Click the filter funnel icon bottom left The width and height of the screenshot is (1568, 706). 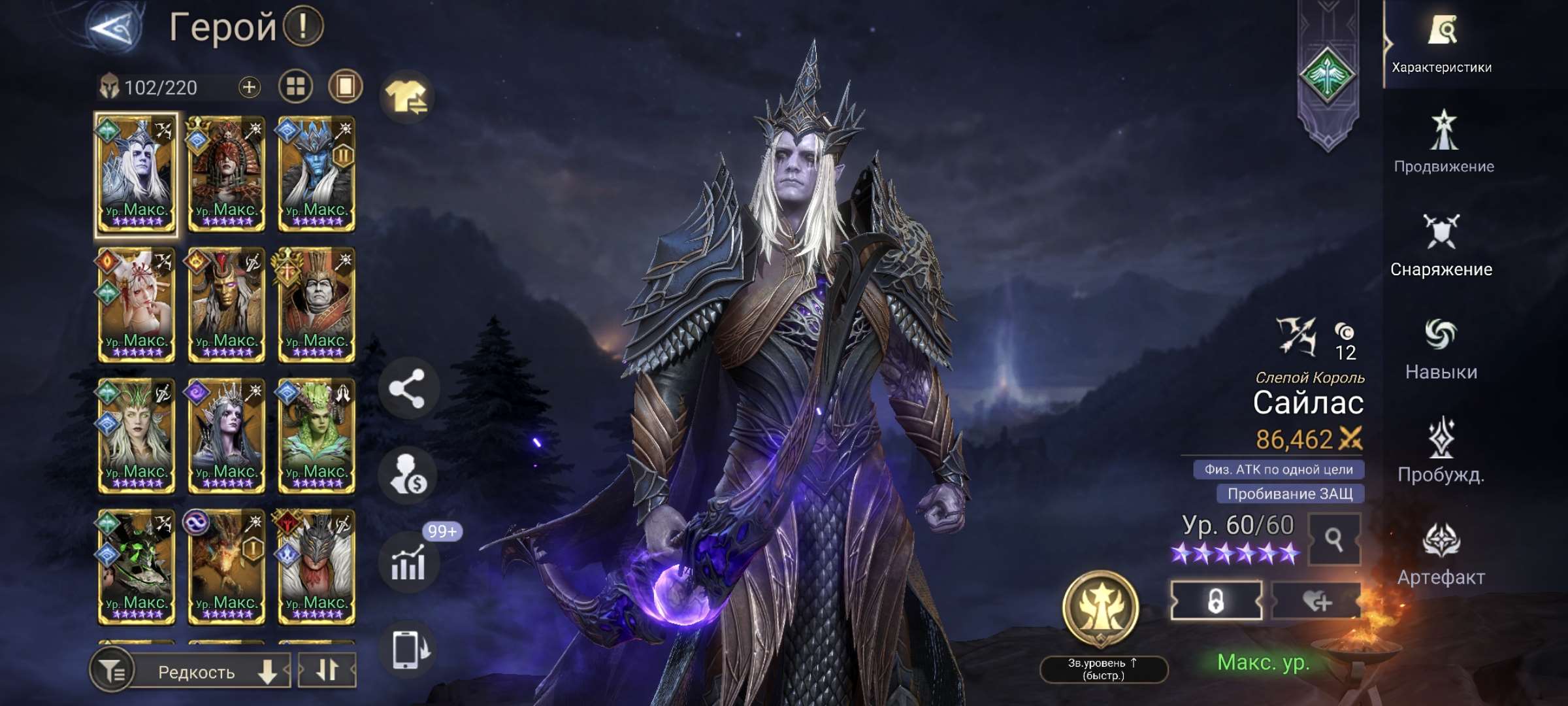point(112,670)
